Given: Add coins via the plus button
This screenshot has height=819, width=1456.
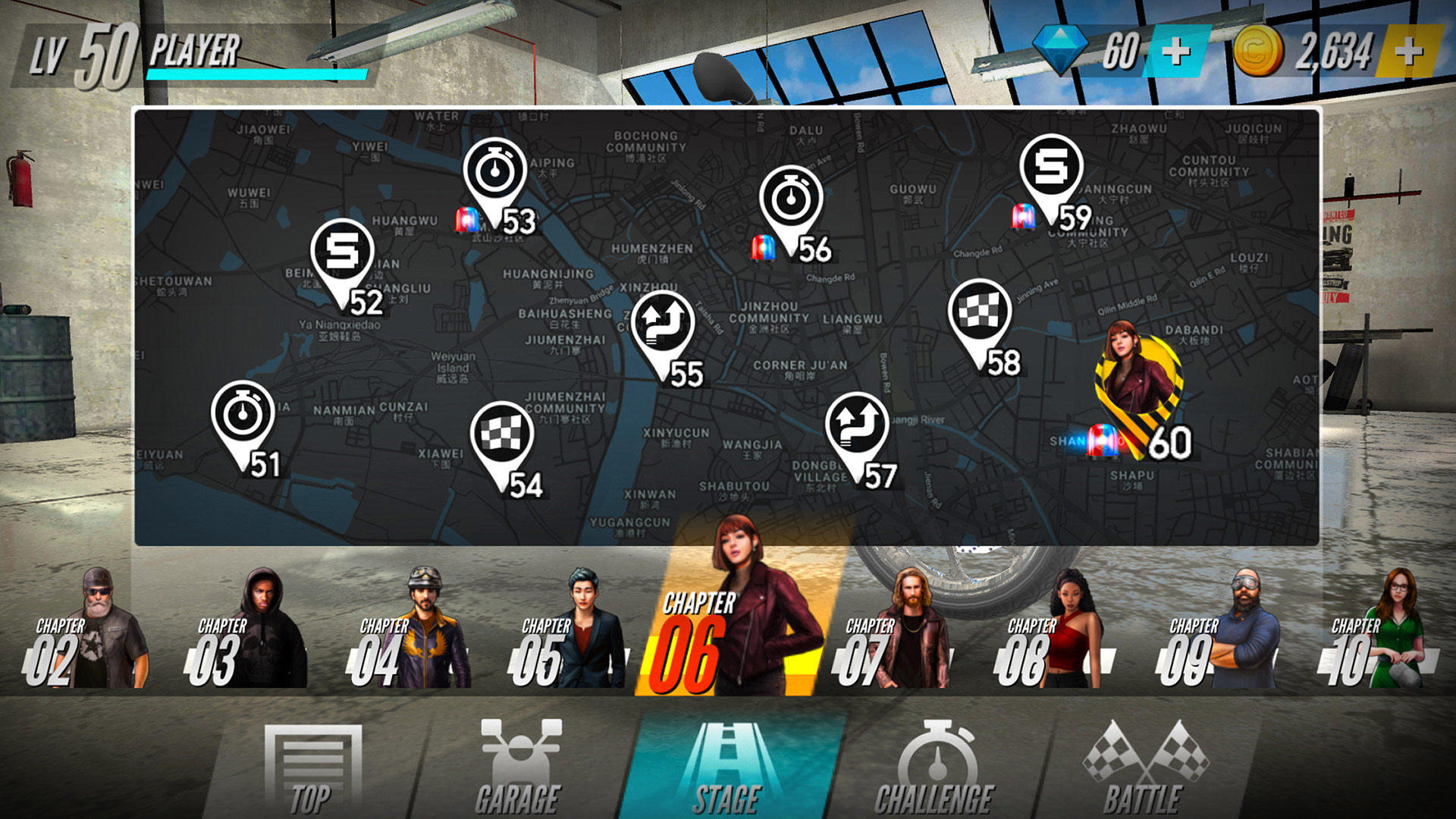Looking at the screenshot, I should (1408, 52).
